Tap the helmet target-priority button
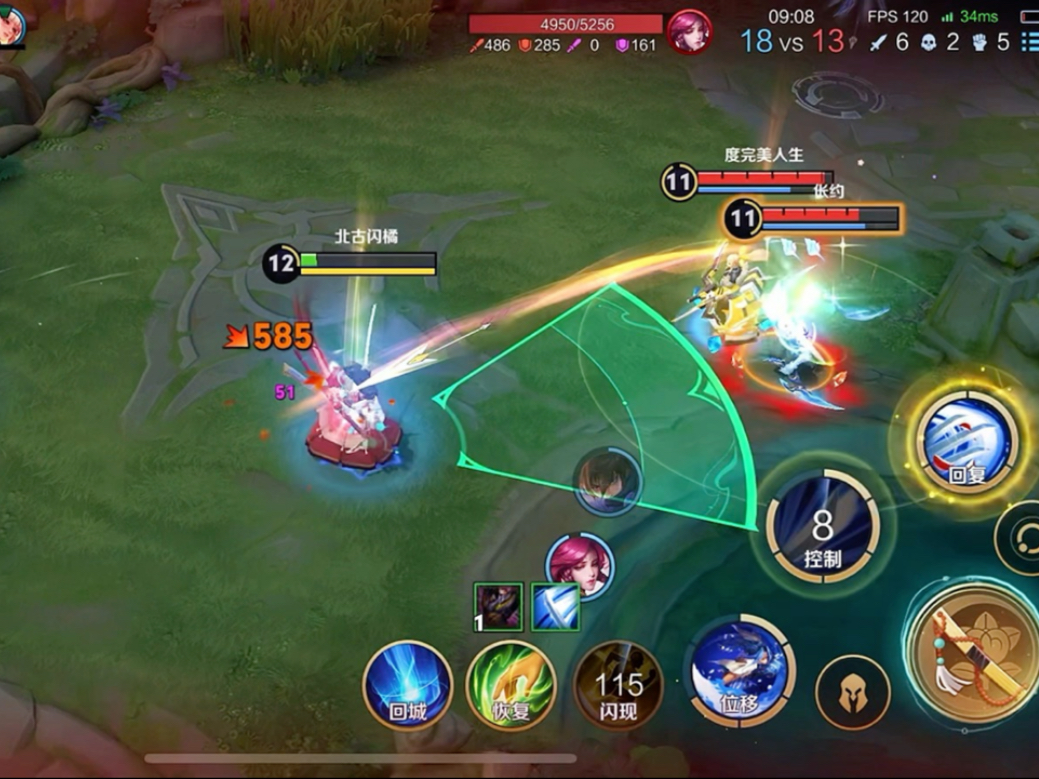Image resolution: width=1039 pixels, height=779 pixels. pos(852,692)
